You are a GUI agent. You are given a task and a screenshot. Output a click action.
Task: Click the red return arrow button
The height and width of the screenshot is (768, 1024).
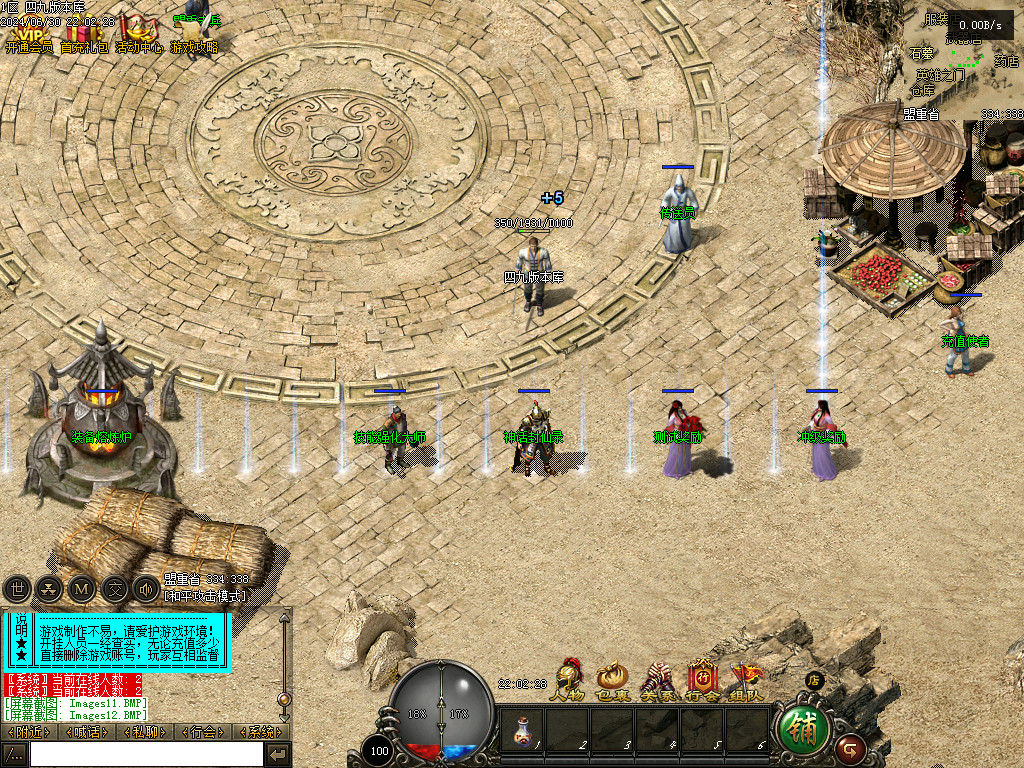[851, 746]
